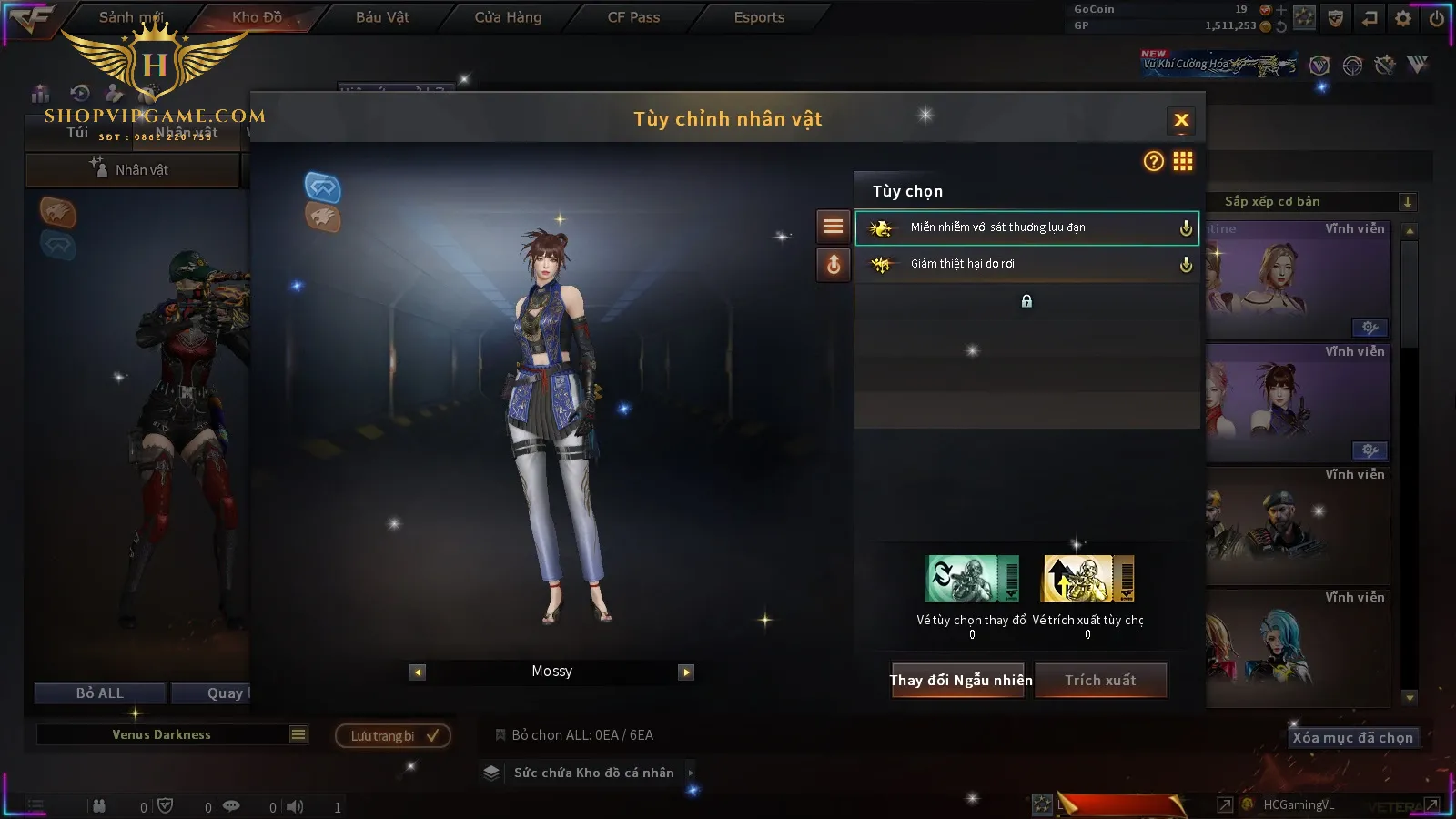Click Xóa mục đã chọn button

coord(1352,738)
